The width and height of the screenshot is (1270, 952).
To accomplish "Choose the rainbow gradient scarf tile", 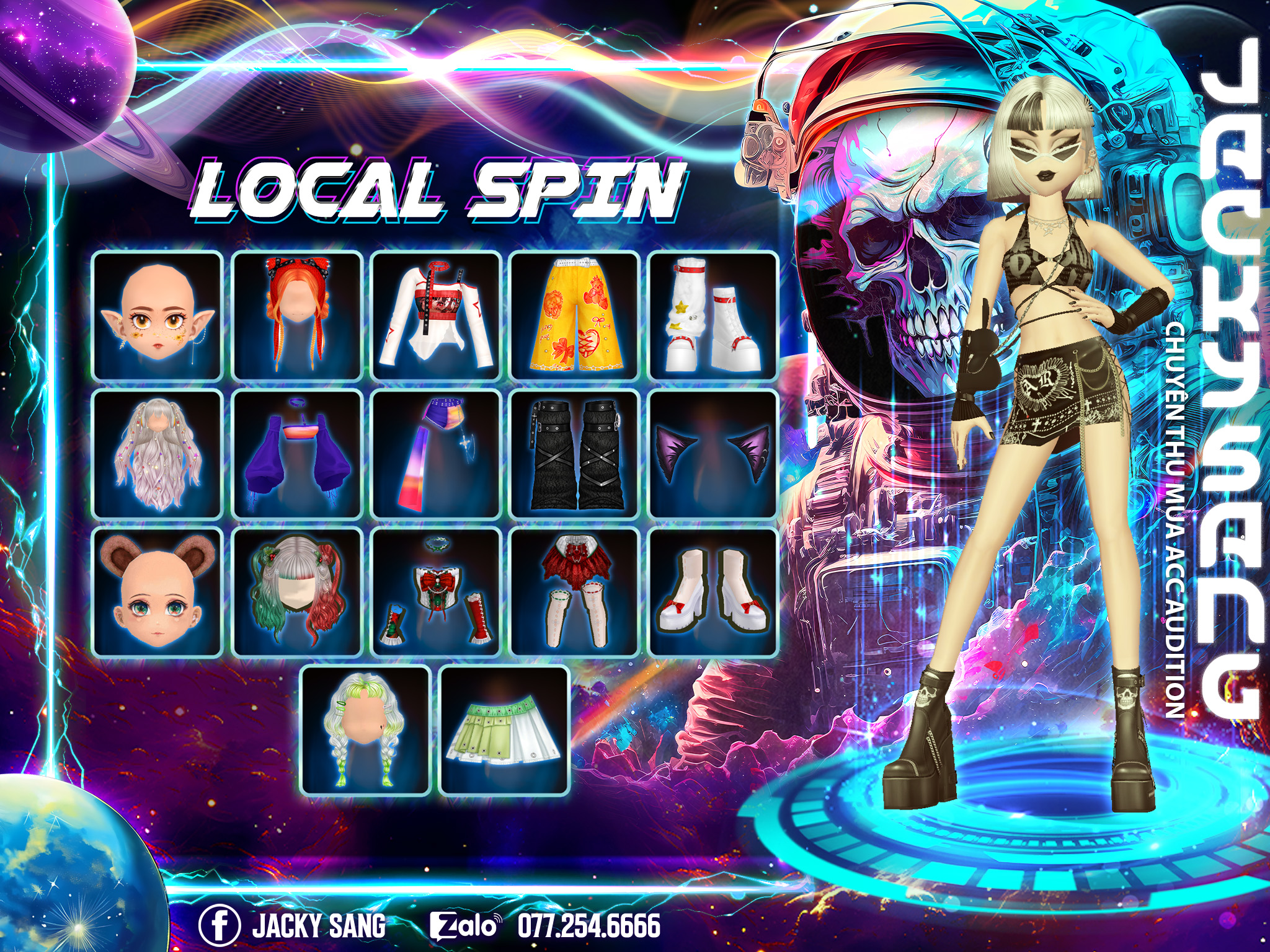I will tap(436, 454).
